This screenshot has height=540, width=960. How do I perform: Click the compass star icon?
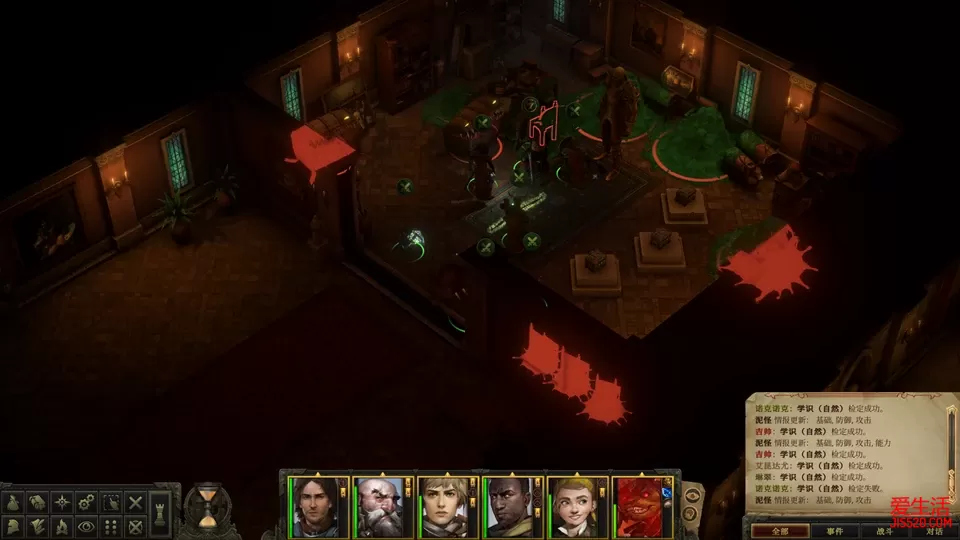pos(63,501)
